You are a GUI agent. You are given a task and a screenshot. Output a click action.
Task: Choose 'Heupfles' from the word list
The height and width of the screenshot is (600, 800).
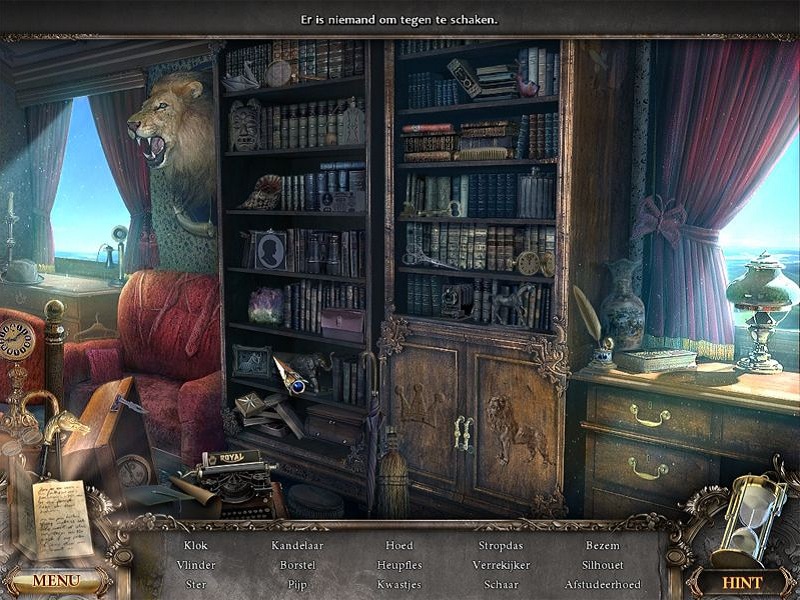pyautogui.click(x=399, y=565)
